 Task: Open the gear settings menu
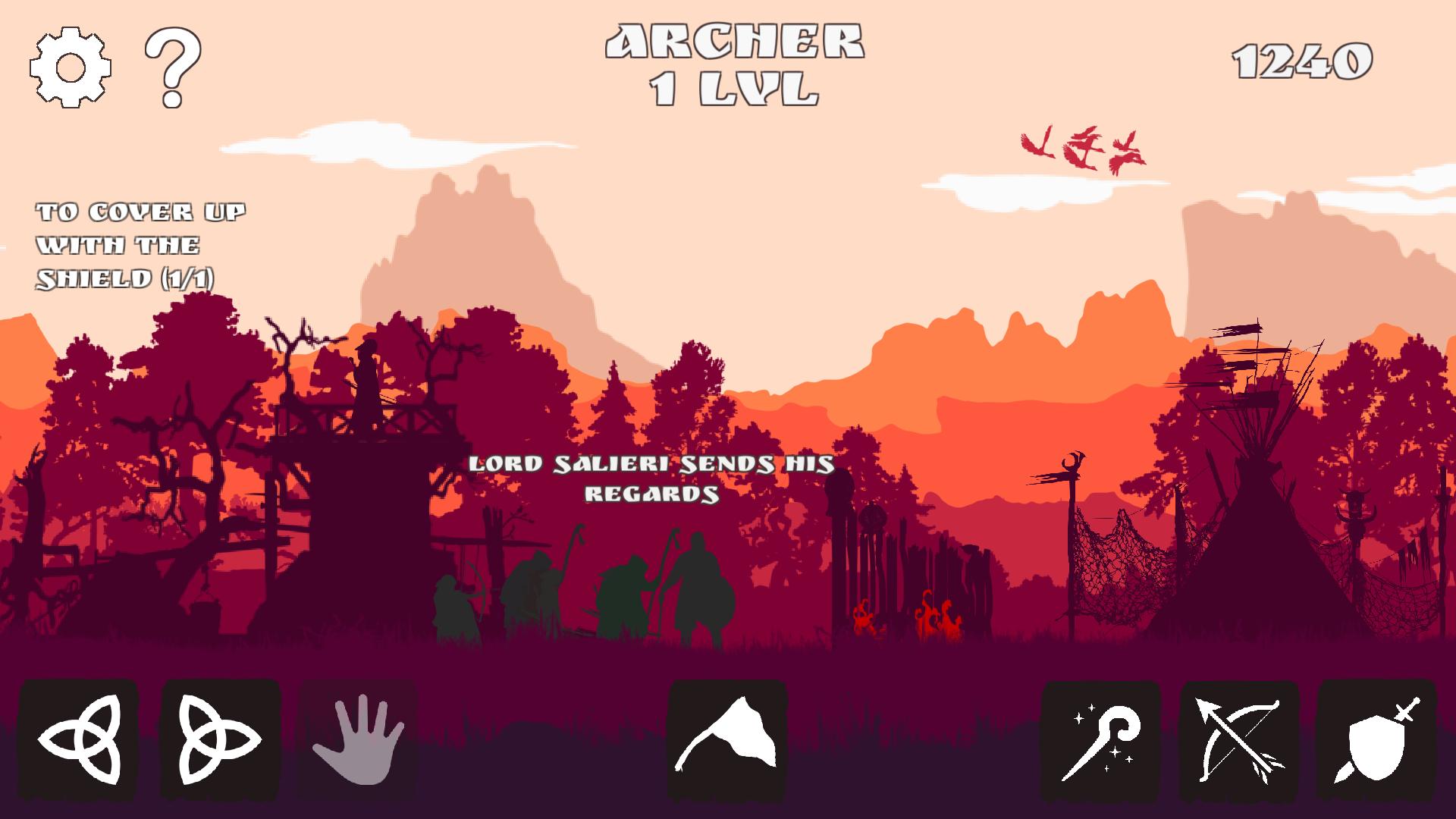pyautogui.click(x=71, y=67)
